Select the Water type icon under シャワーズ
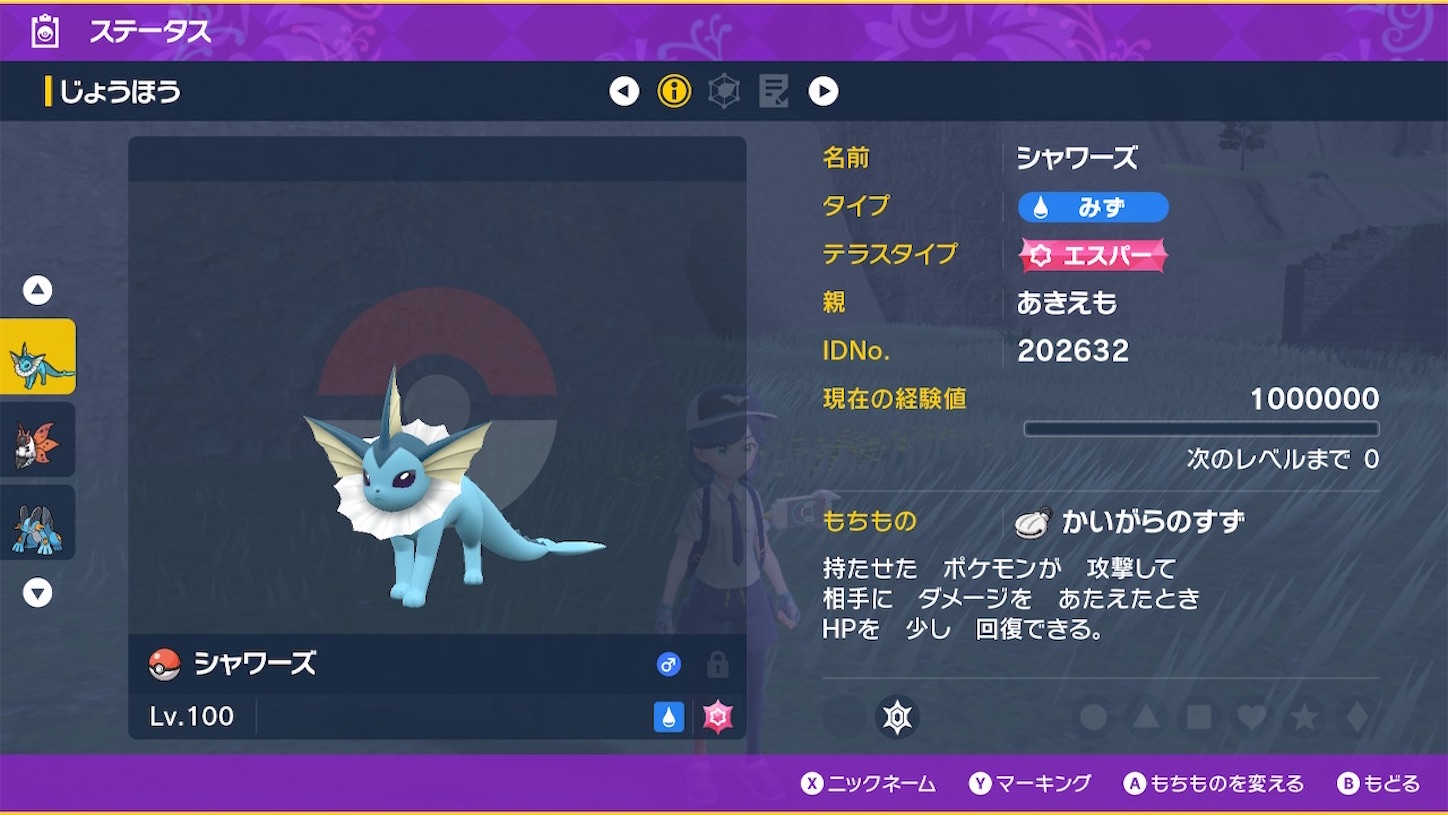Viewport: 1448px width, 815px height. pyautogui.click(x=668, y=716)
